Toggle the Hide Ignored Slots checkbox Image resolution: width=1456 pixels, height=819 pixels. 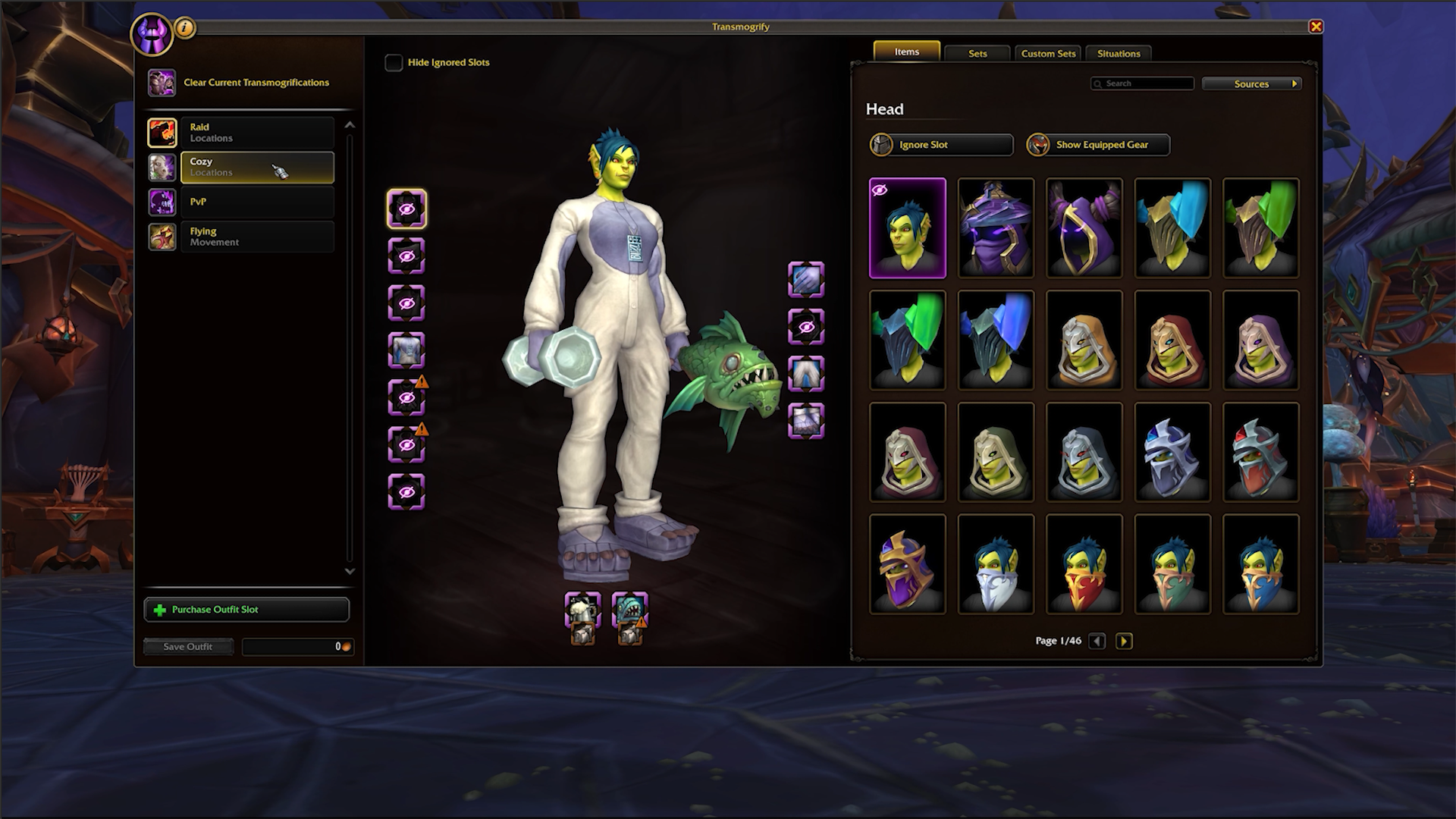pos(394,63)
